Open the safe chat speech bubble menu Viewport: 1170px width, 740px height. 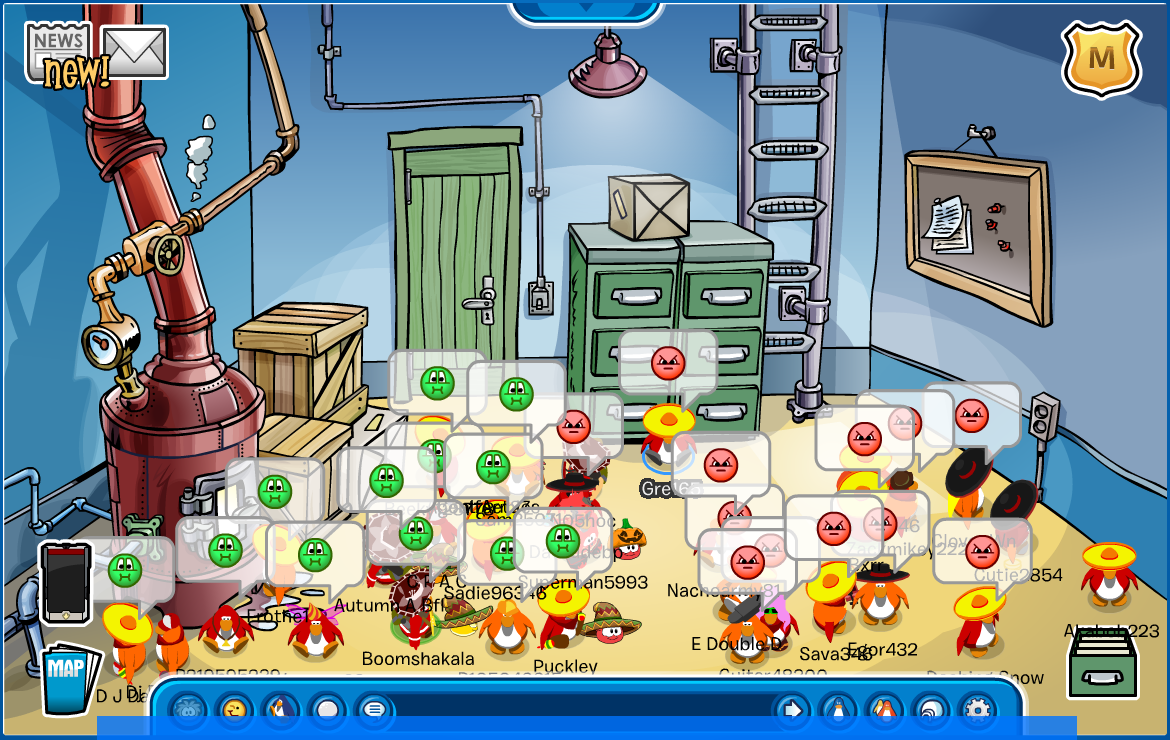[374, 710]
